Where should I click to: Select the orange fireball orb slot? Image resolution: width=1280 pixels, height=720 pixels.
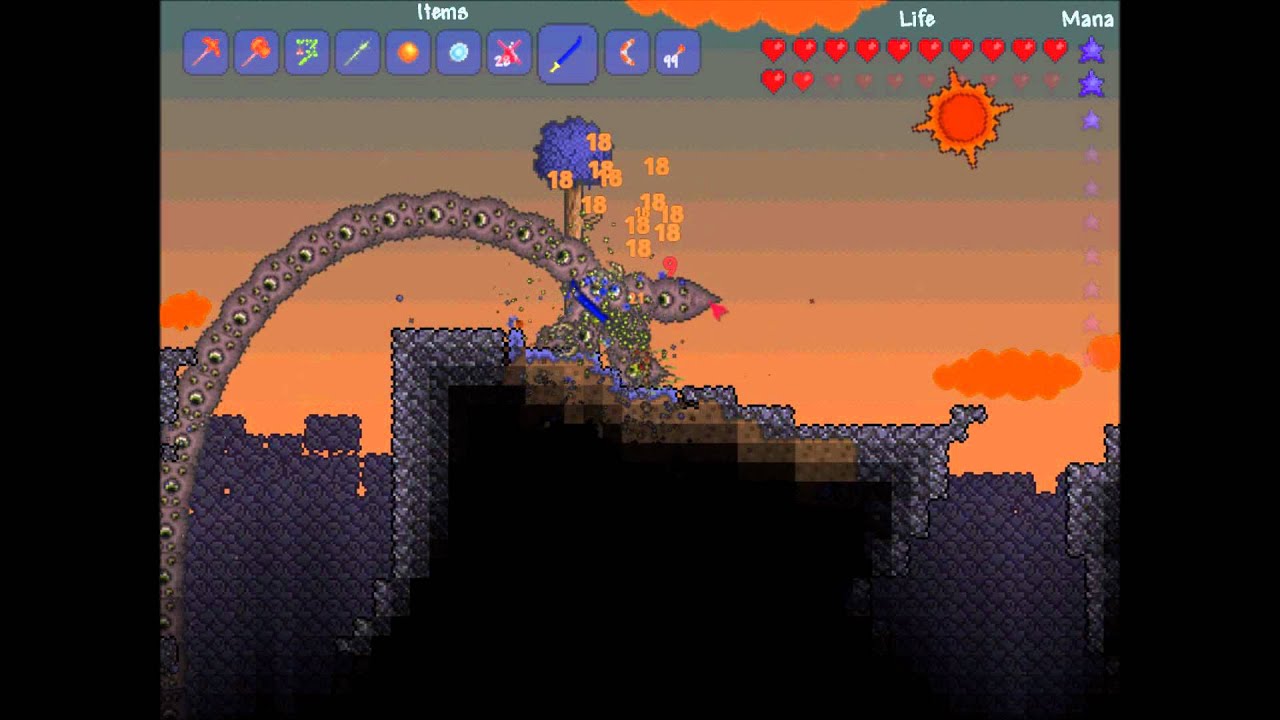408,52
